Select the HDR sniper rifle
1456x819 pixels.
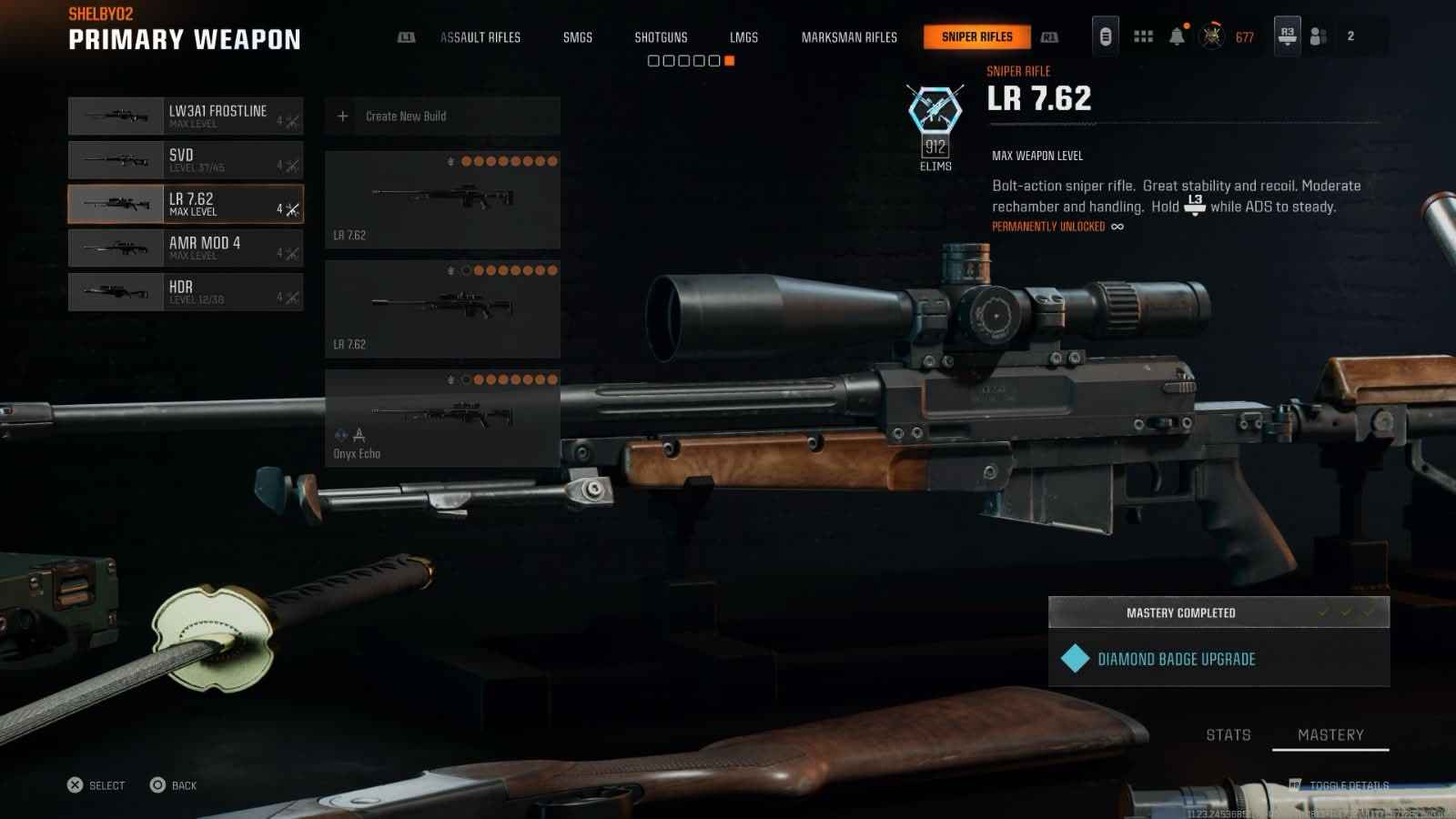tap(186, 292)
